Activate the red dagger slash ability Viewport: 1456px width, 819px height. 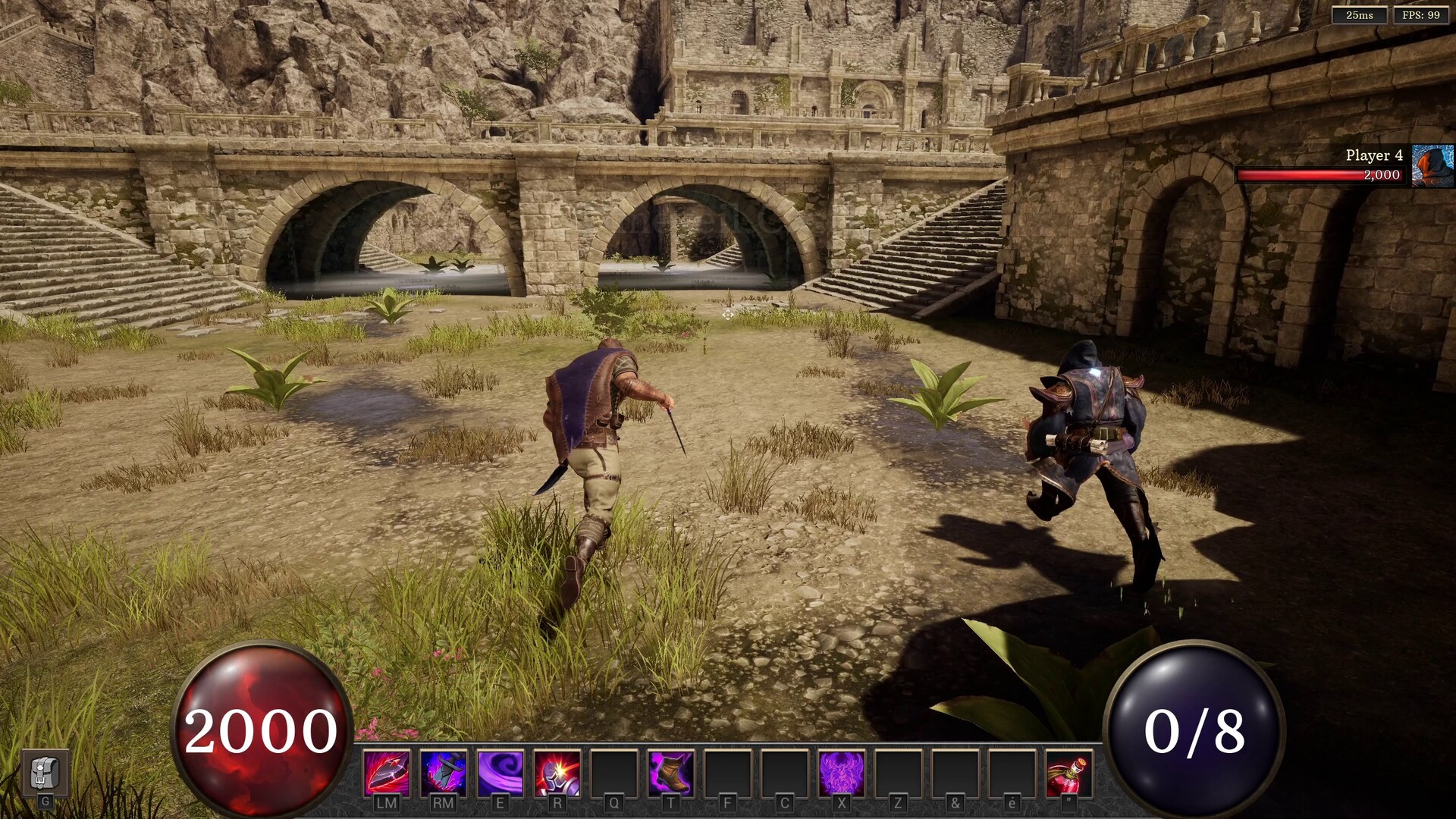pos(387,773)
